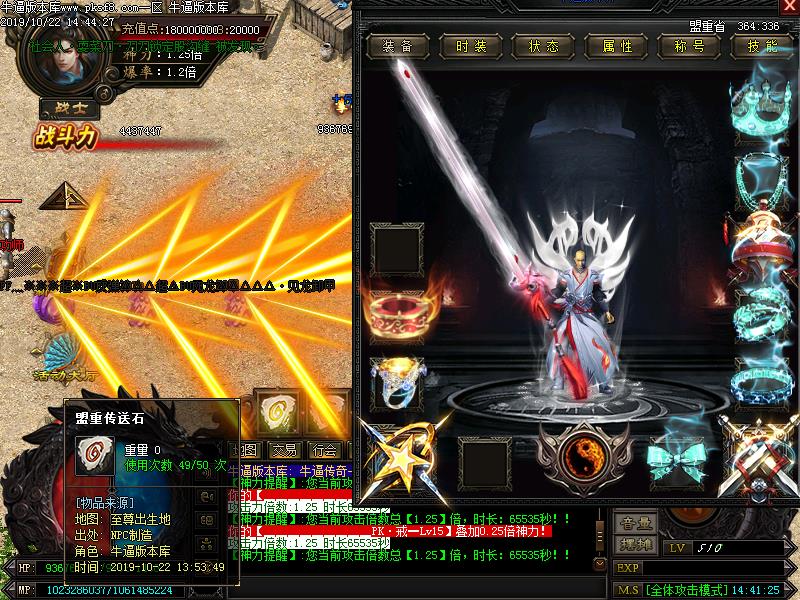The width and height of the screenshot is (800, 600).
Task: Select the red flame bracelet slot
Action: point(395,314)
